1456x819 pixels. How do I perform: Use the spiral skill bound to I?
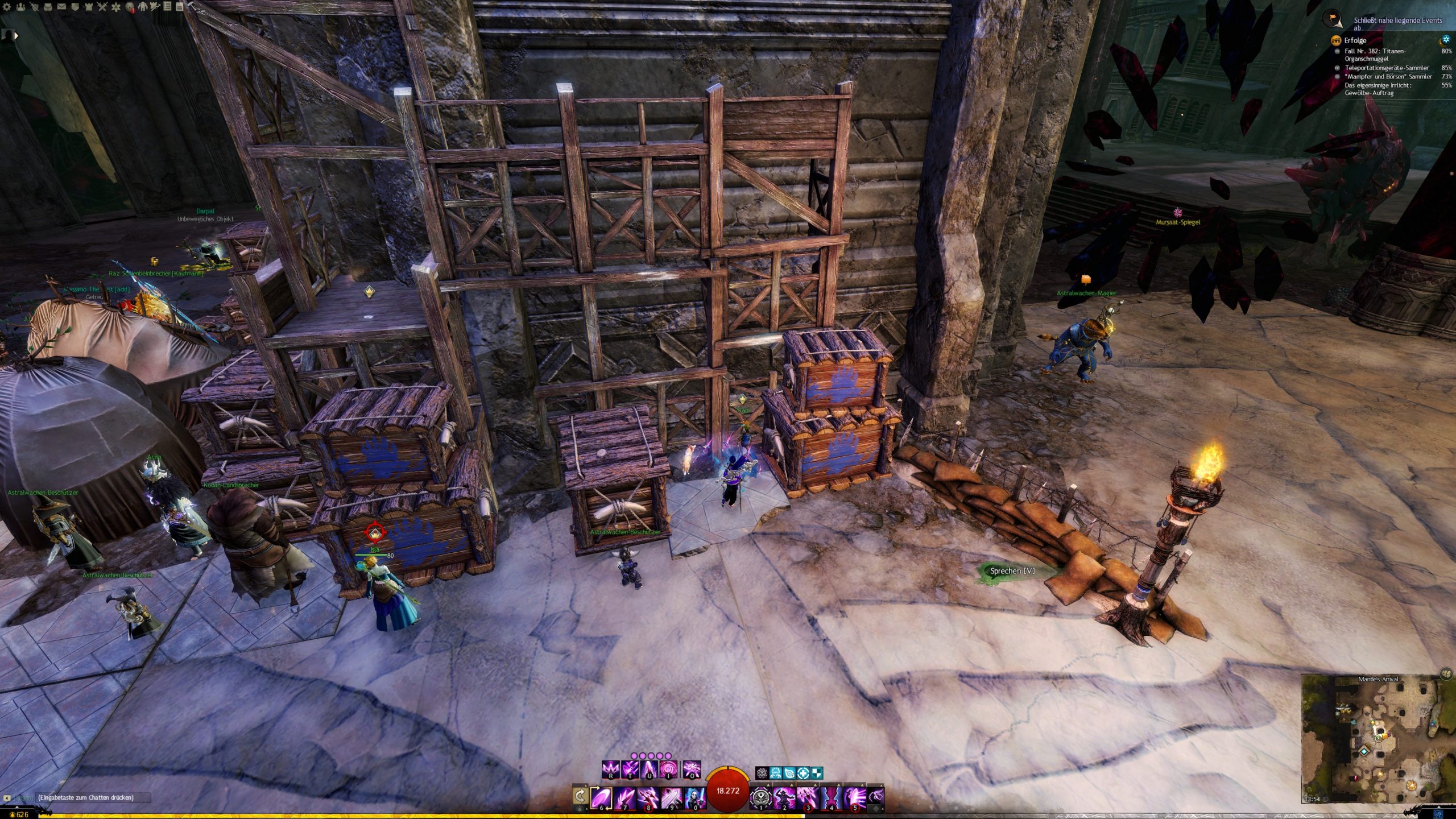tap(667, 770)
